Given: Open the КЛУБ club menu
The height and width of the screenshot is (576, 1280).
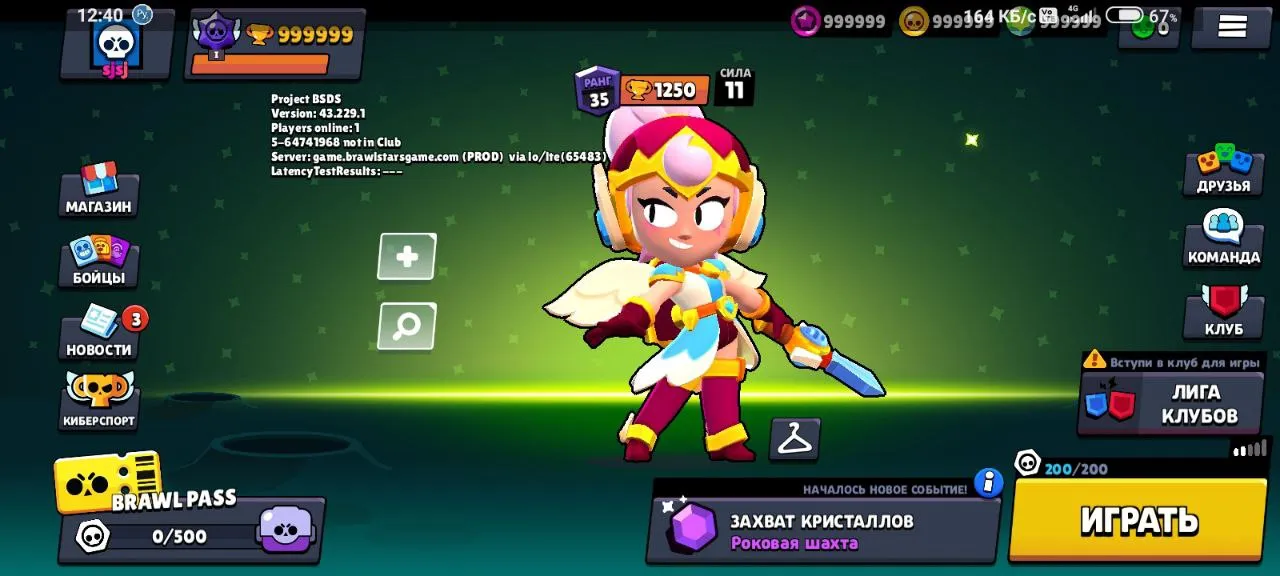Looking at the screenshot, I should point(1223,312).
